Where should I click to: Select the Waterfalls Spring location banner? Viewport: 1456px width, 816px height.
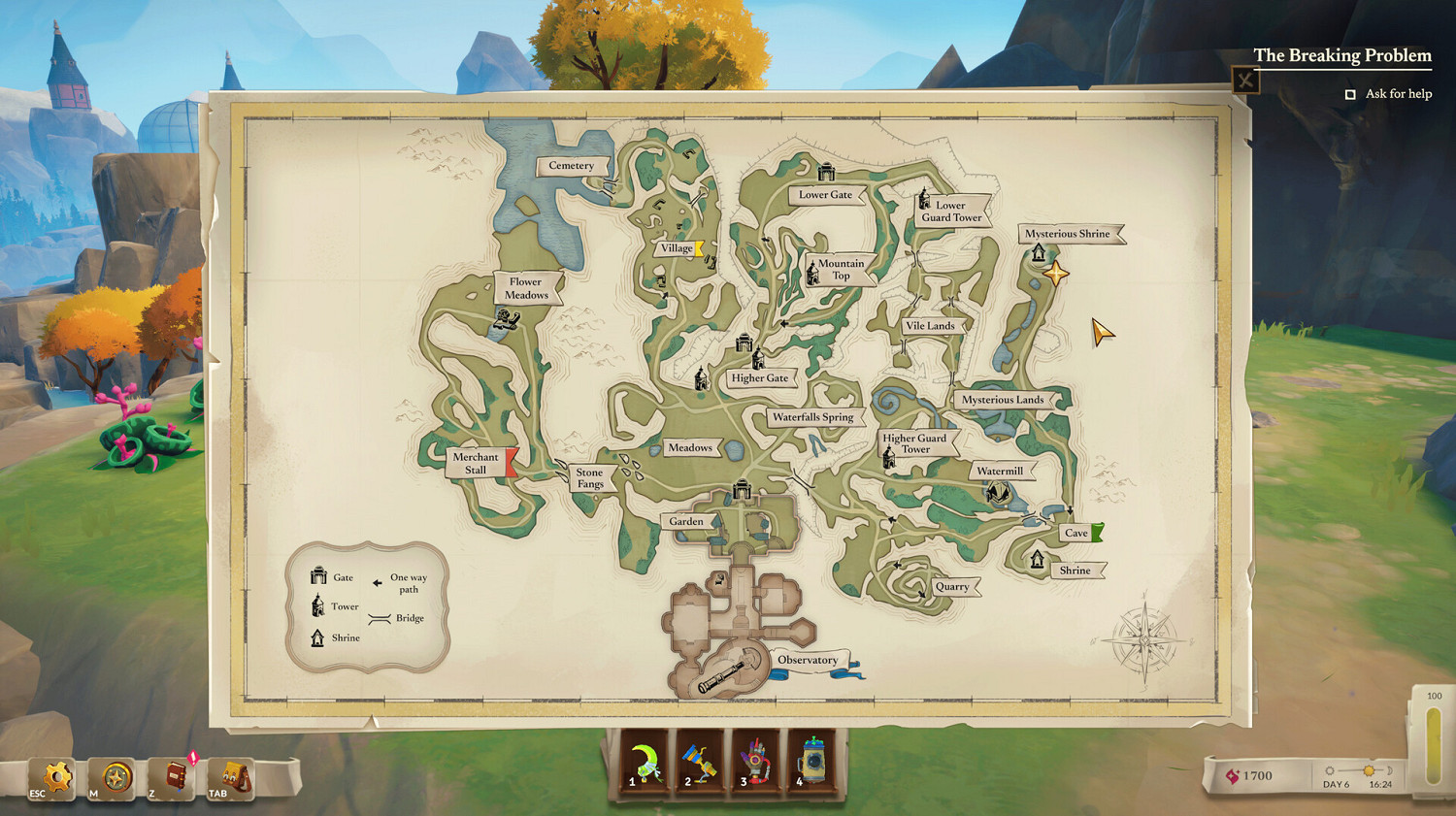tap(813, 416)
